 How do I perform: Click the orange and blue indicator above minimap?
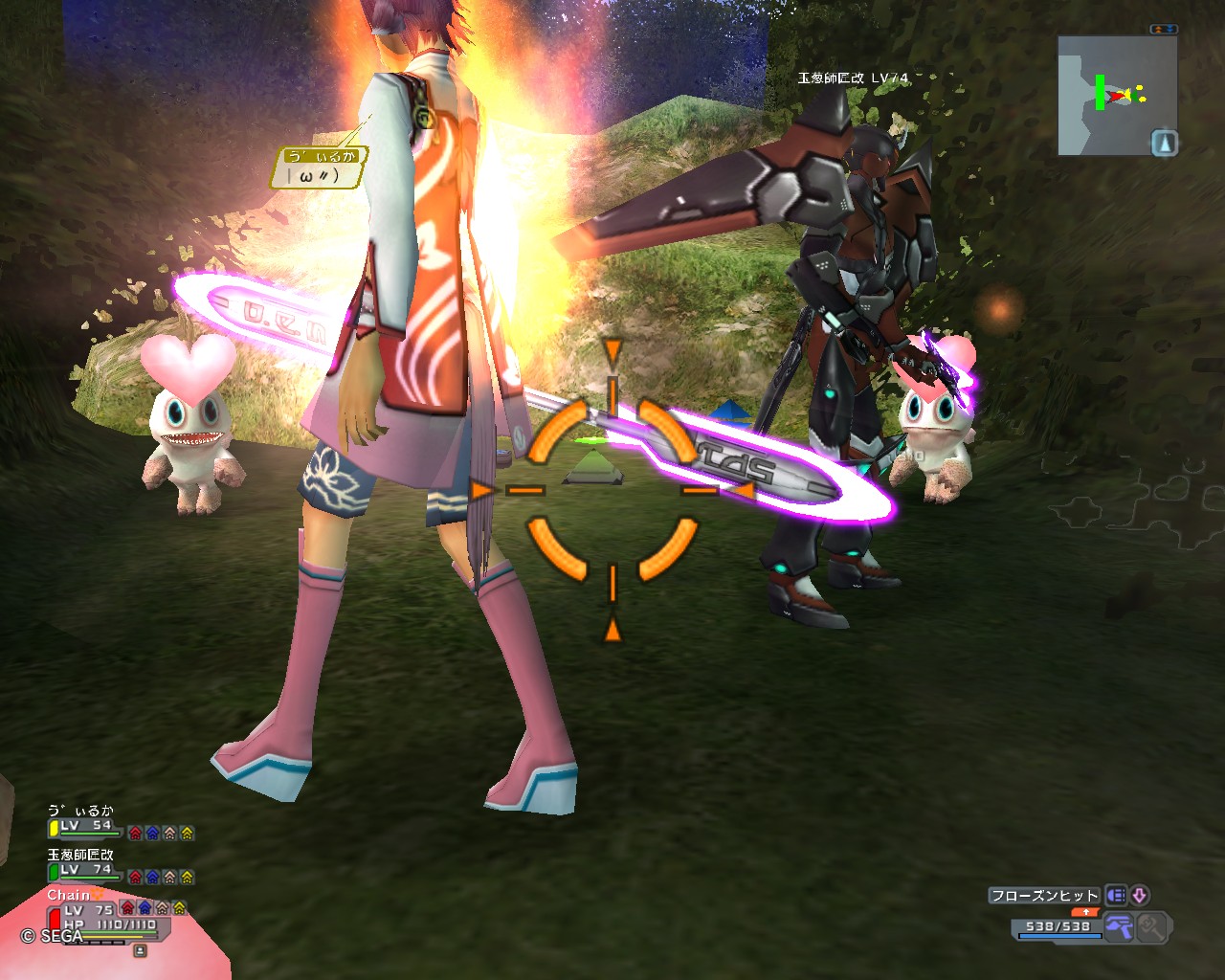click(1164, 30)
